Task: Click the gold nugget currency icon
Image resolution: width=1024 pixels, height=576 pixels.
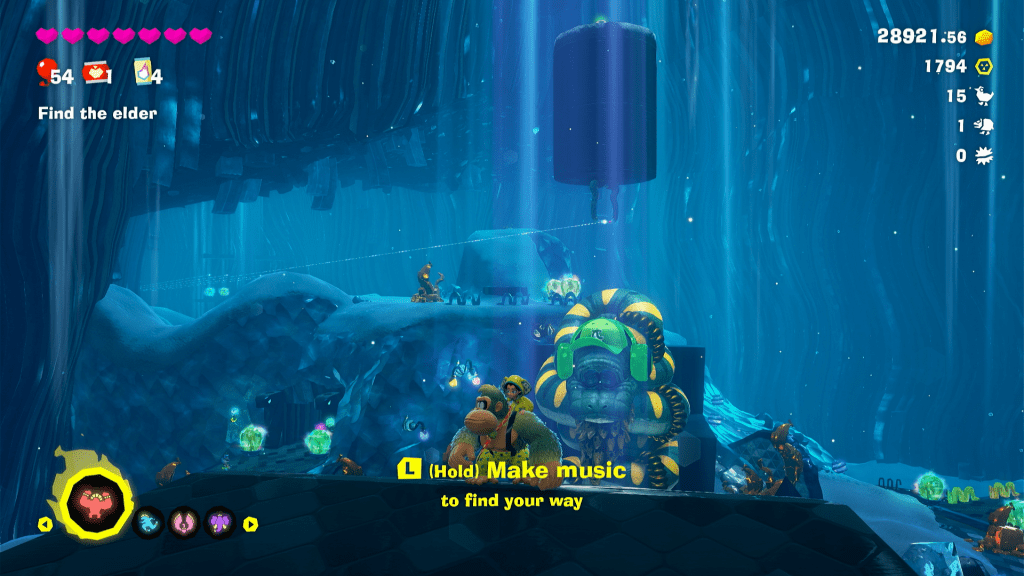Action: click(984, 37)
